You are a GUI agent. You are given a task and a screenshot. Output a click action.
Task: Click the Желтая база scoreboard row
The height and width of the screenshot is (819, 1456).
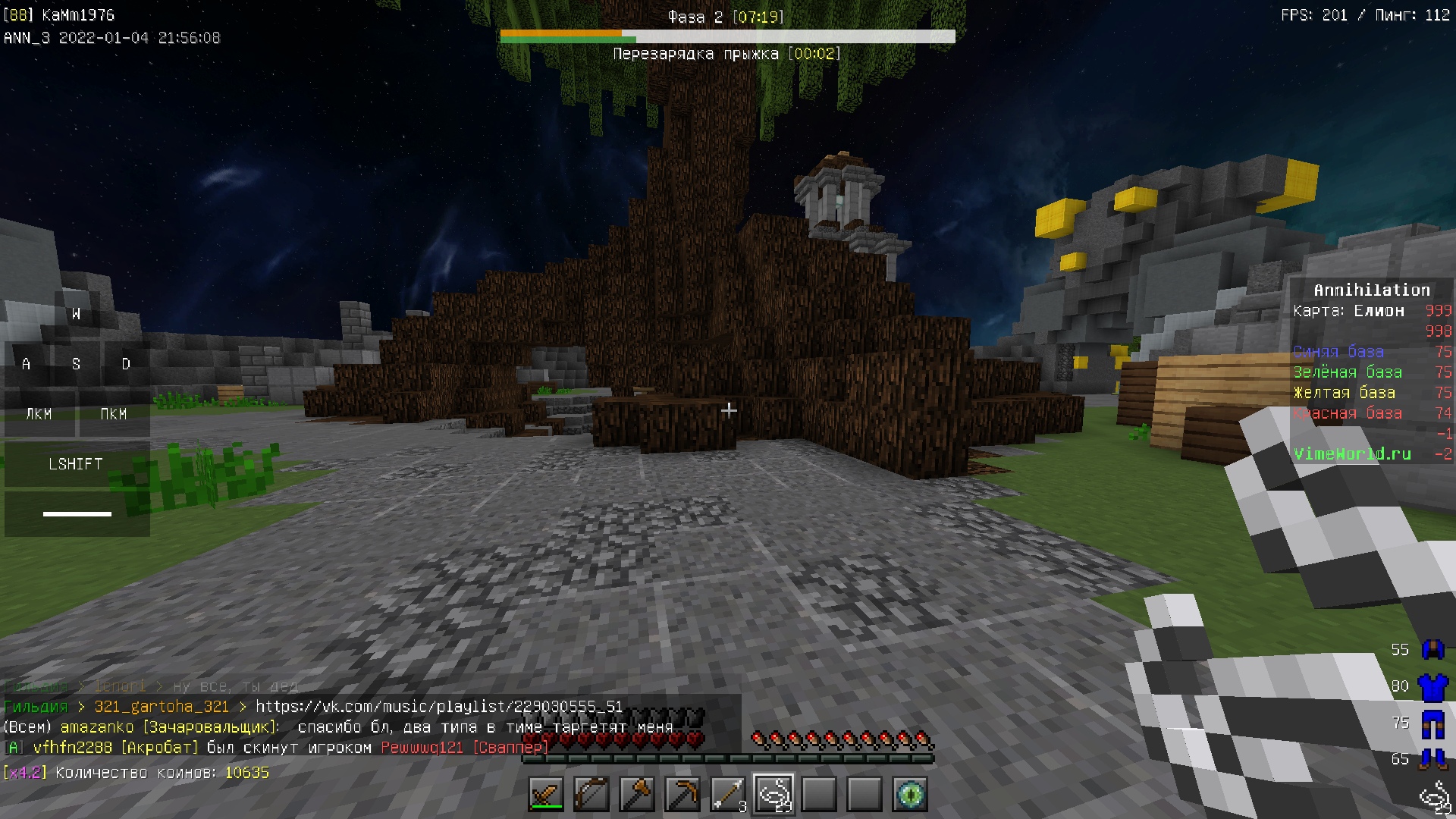tap(1344, 393)
